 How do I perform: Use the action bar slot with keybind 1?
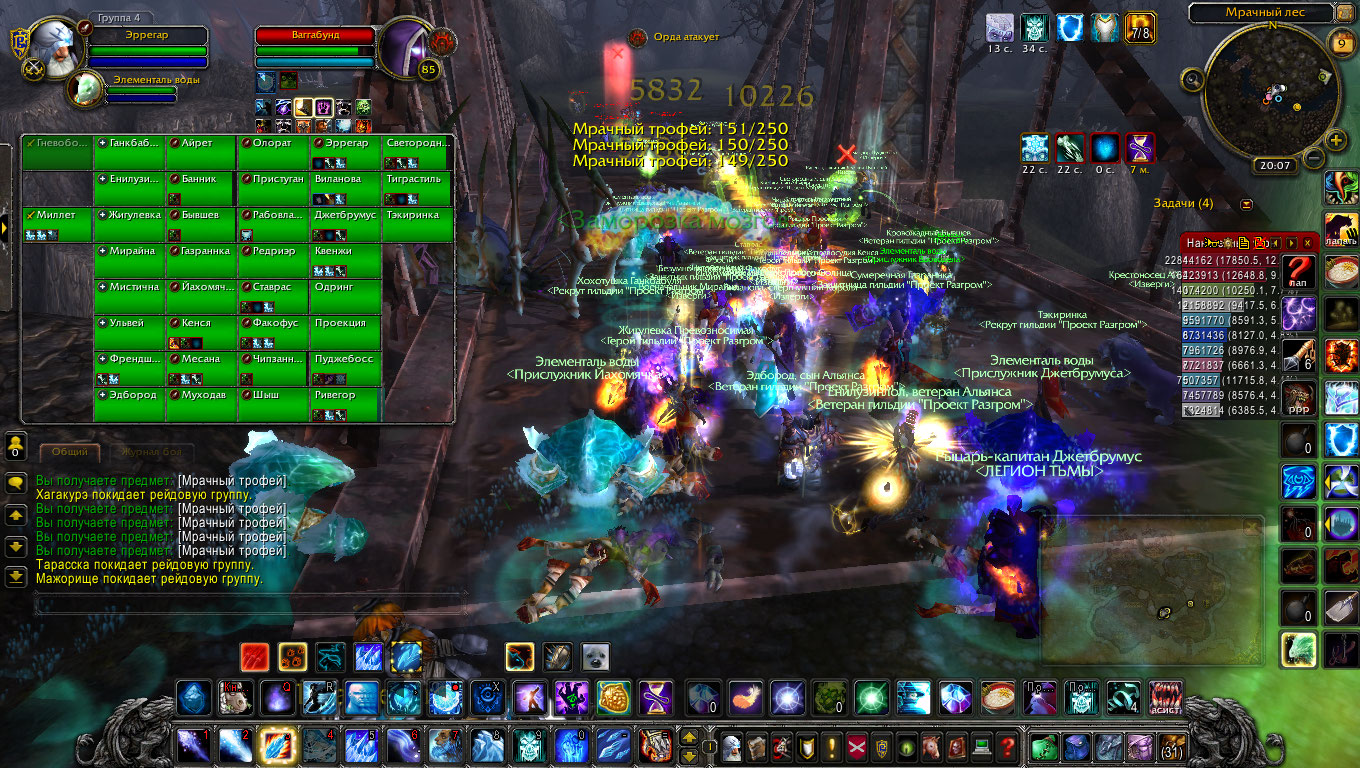tap(192, 746)
